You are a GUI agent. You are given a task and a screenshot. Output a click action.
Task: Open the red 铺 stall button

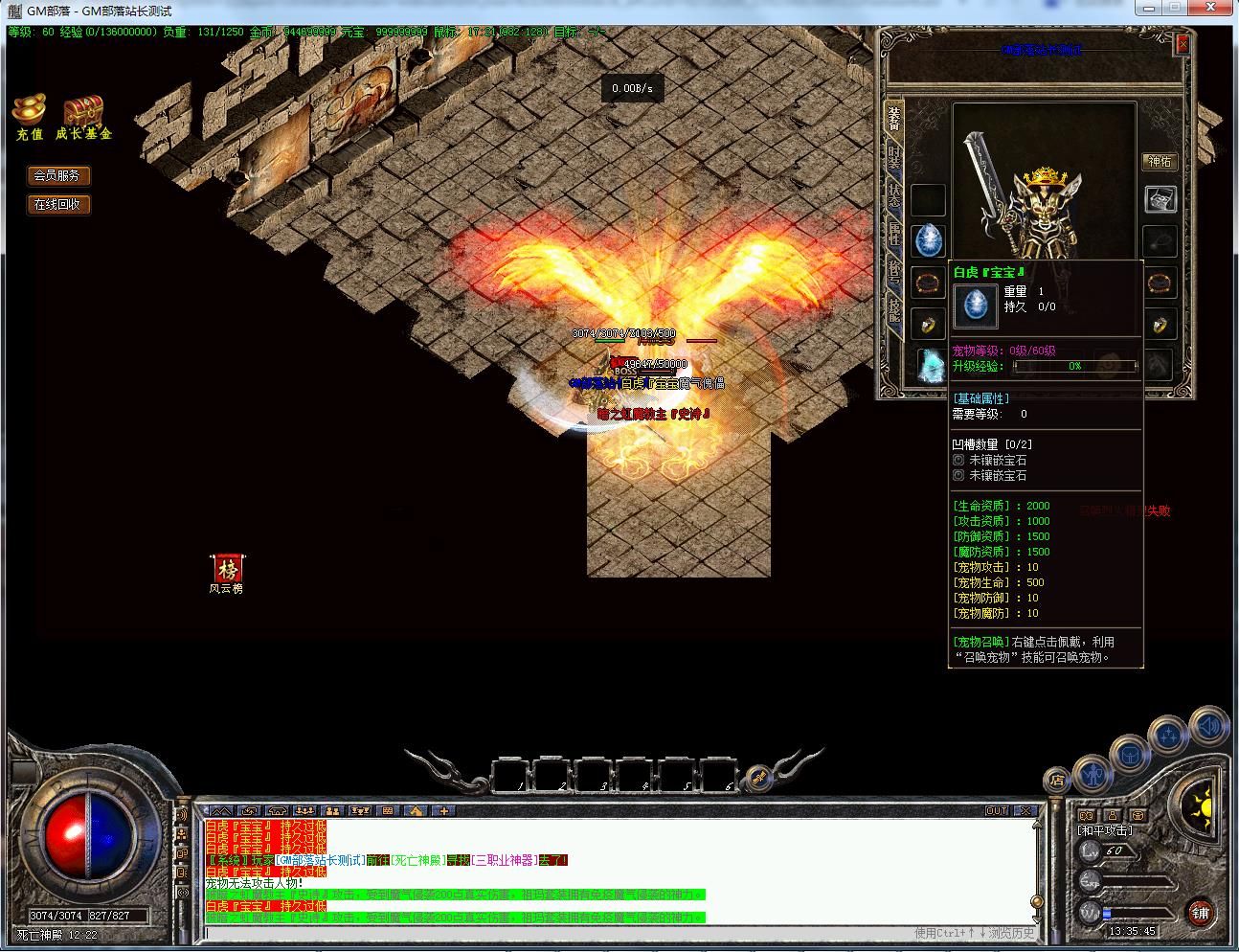click(1200, 912)
